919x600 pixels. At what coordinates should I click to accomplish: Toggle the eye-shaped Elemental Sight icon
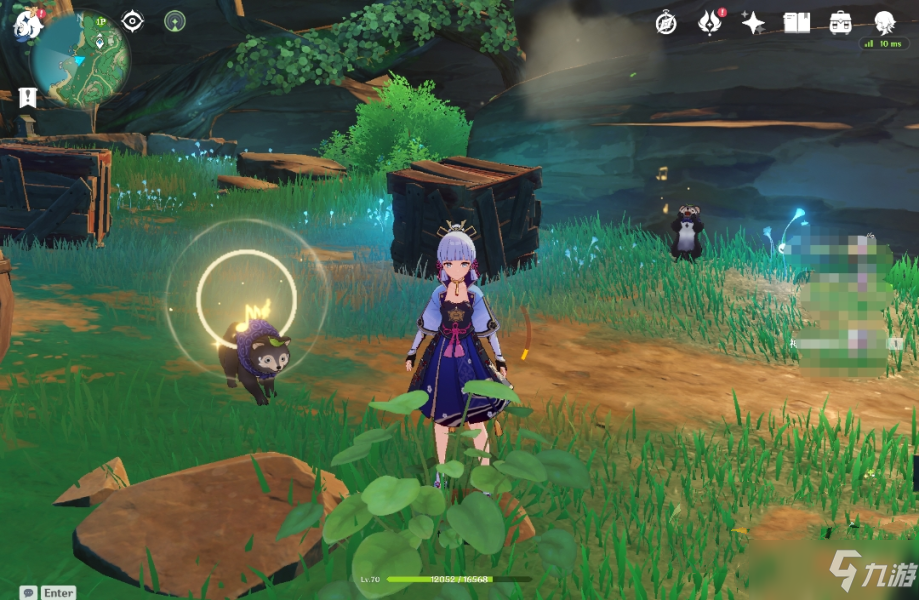point(133,21)
